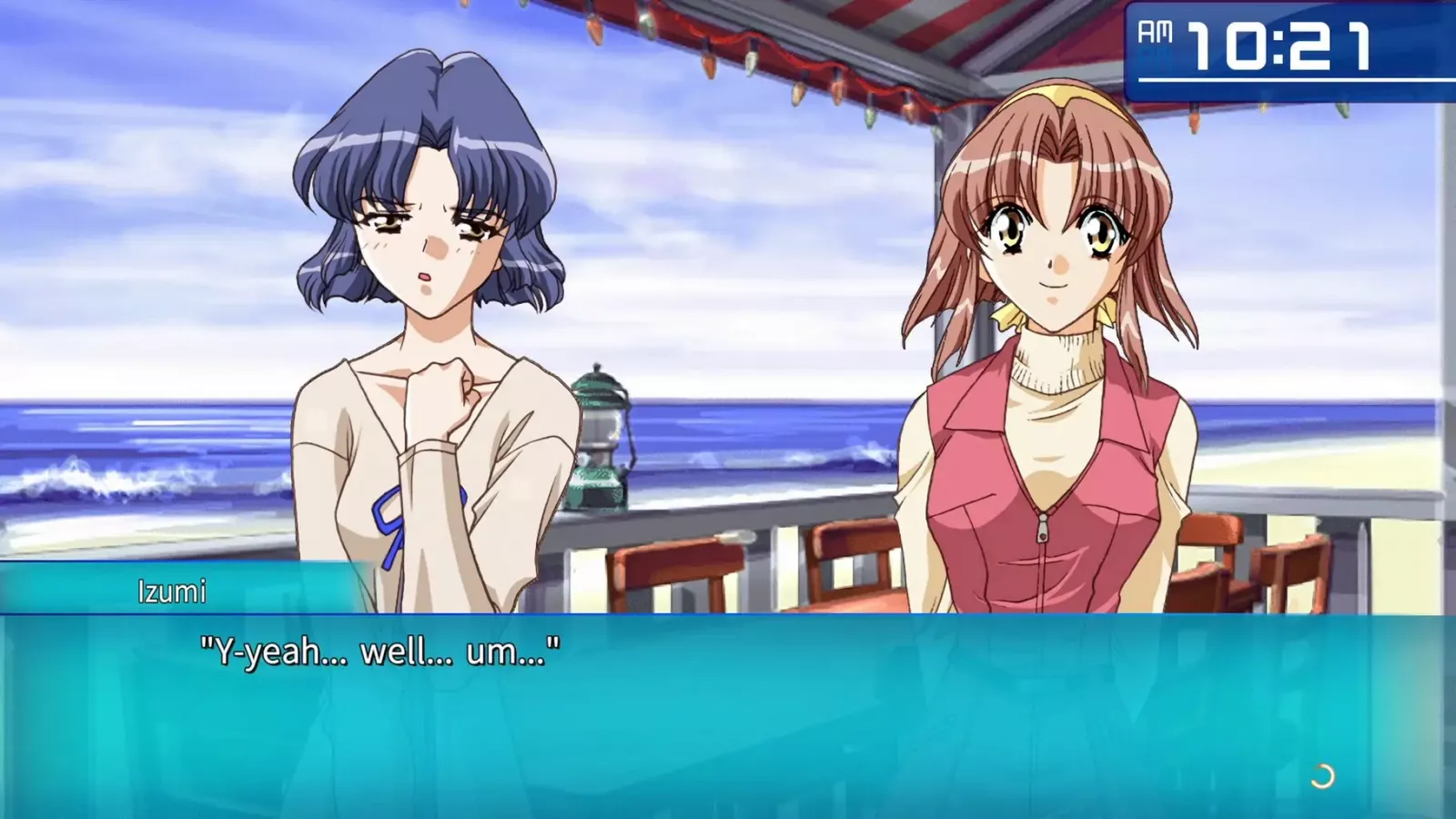1456x819 pixels.
Task: Click the circular text-advance indicator
Action: [x=1321, y=776]
